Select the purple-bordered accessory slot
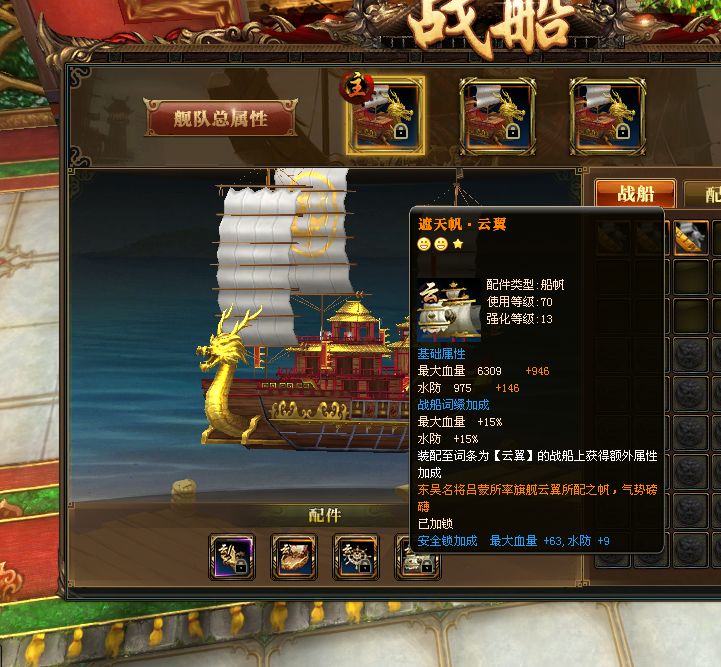This screenshot has height=667, width=721. (x=233, y=557)
